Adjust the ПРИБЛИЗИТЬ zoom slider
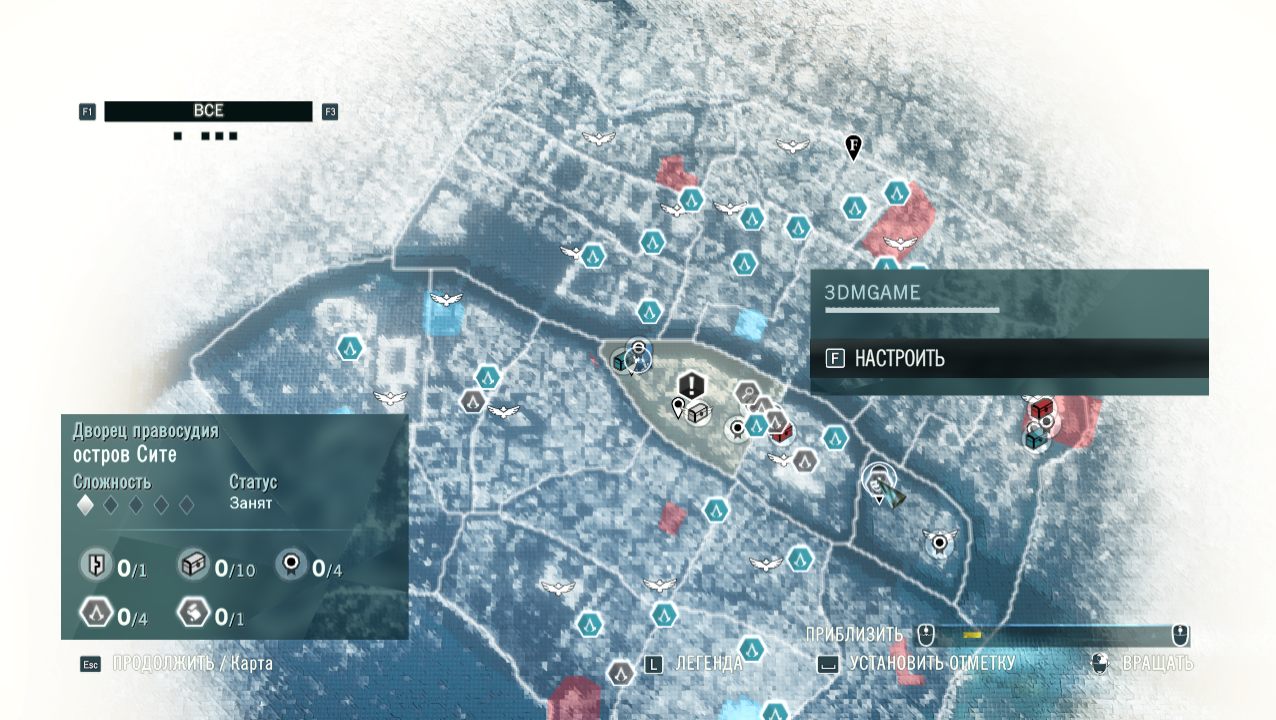Screen dimensions: 1276x720 [1052, 635]
